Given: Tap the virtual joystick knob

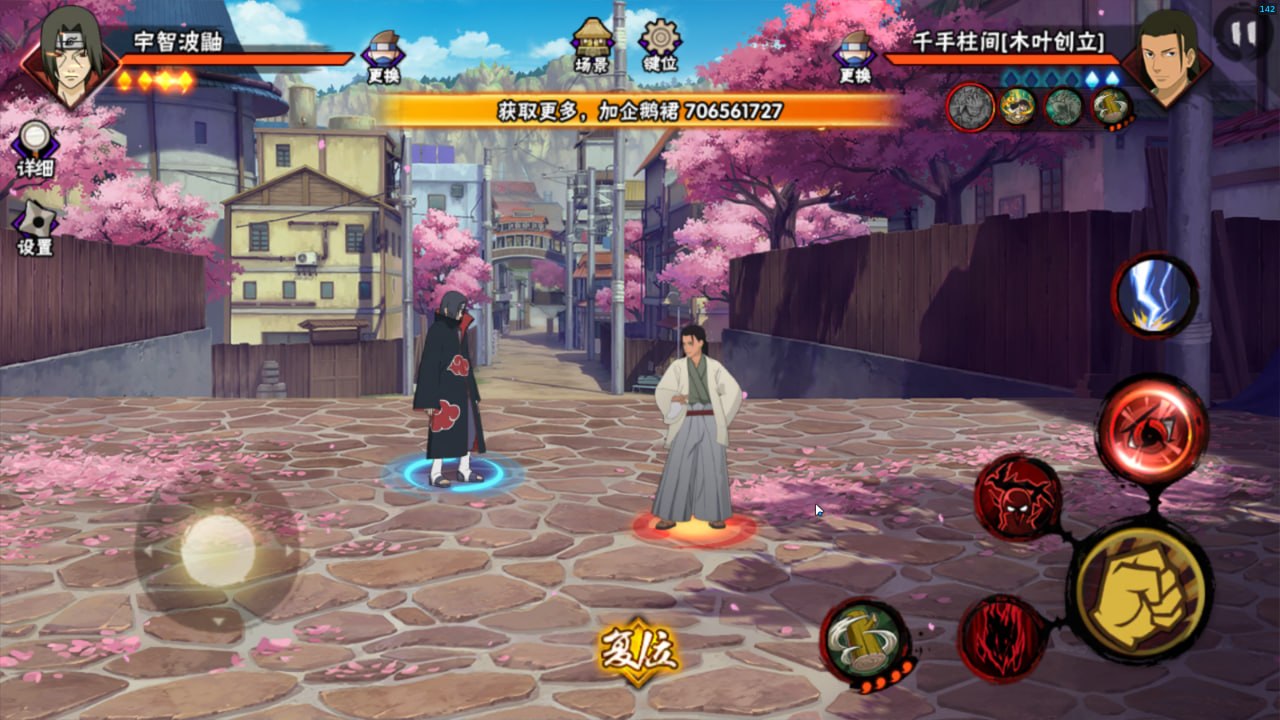Looking at the screenshot, I should click(x=218, y=550).
